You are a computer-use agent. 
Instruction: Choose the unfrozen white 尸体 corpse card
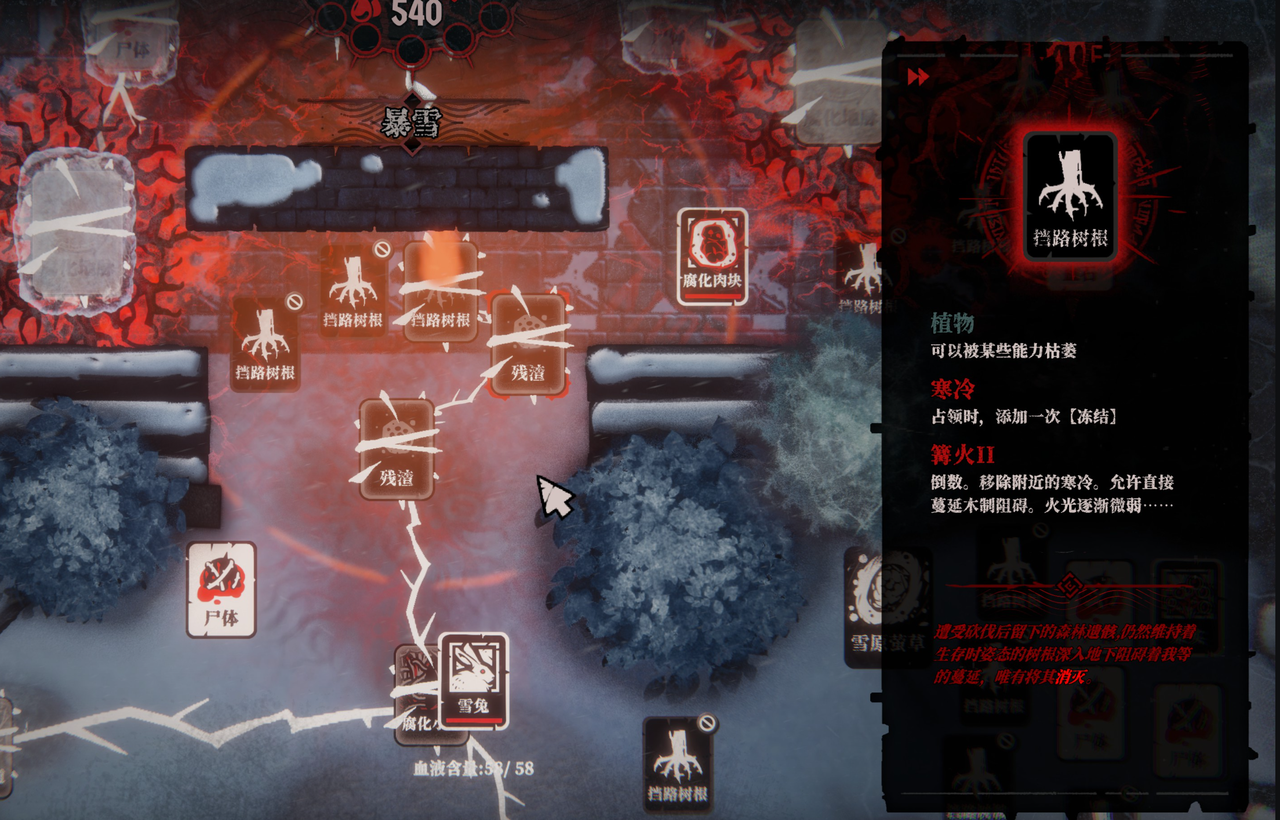pyautogui.click(x=221, y=589)
